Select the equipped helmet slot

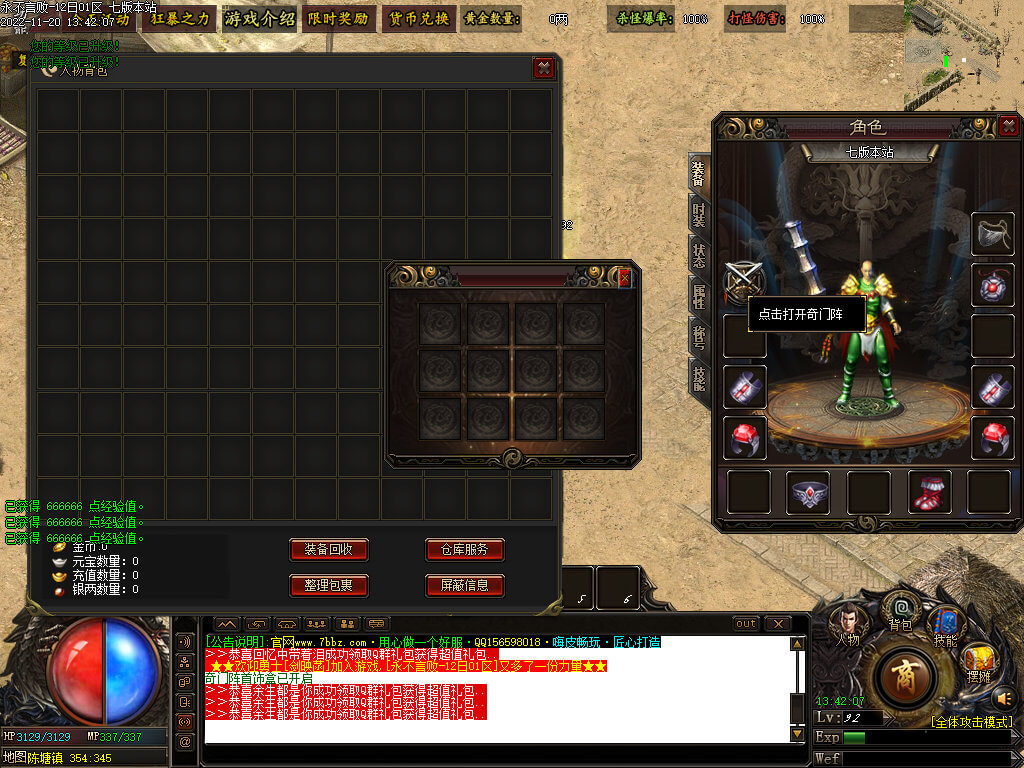[x=991, y=233]
